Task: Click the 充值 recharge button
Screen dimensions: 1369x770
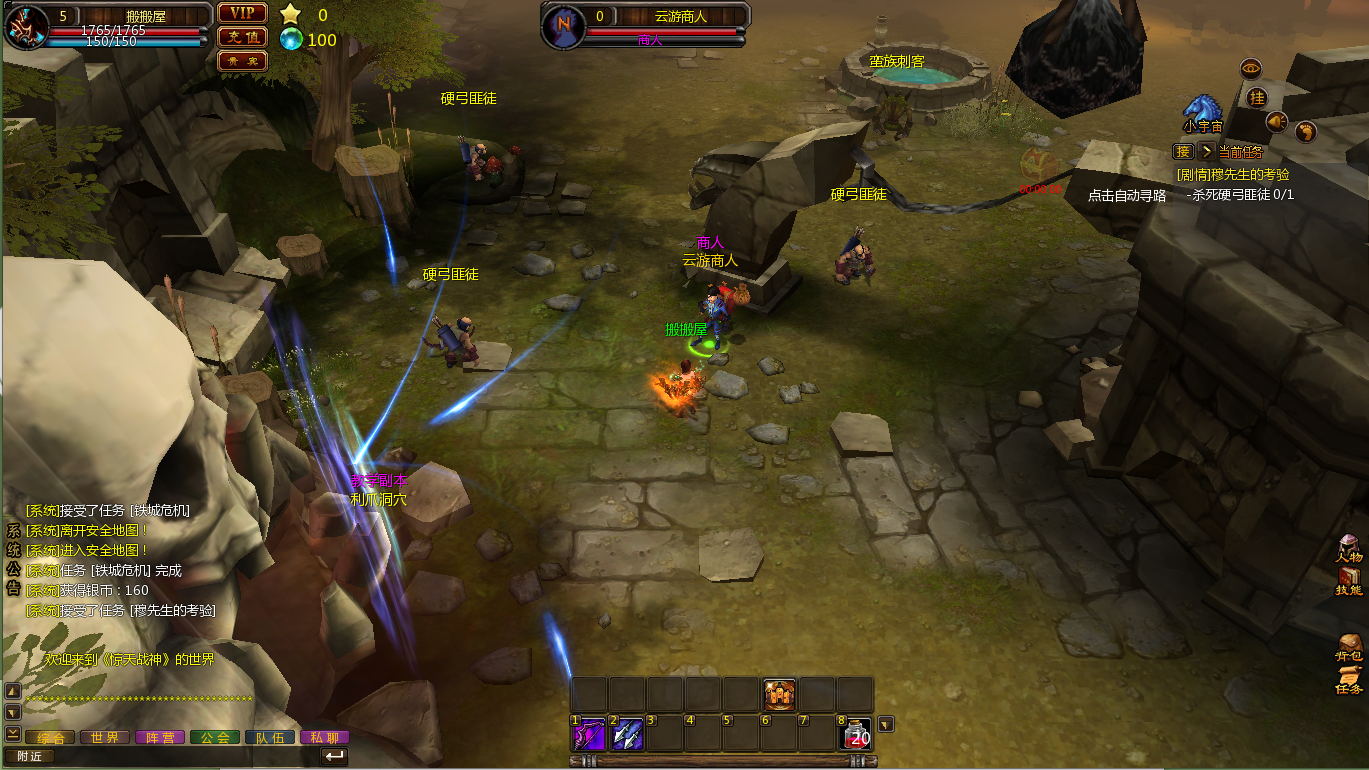Action: pos(242,37)
